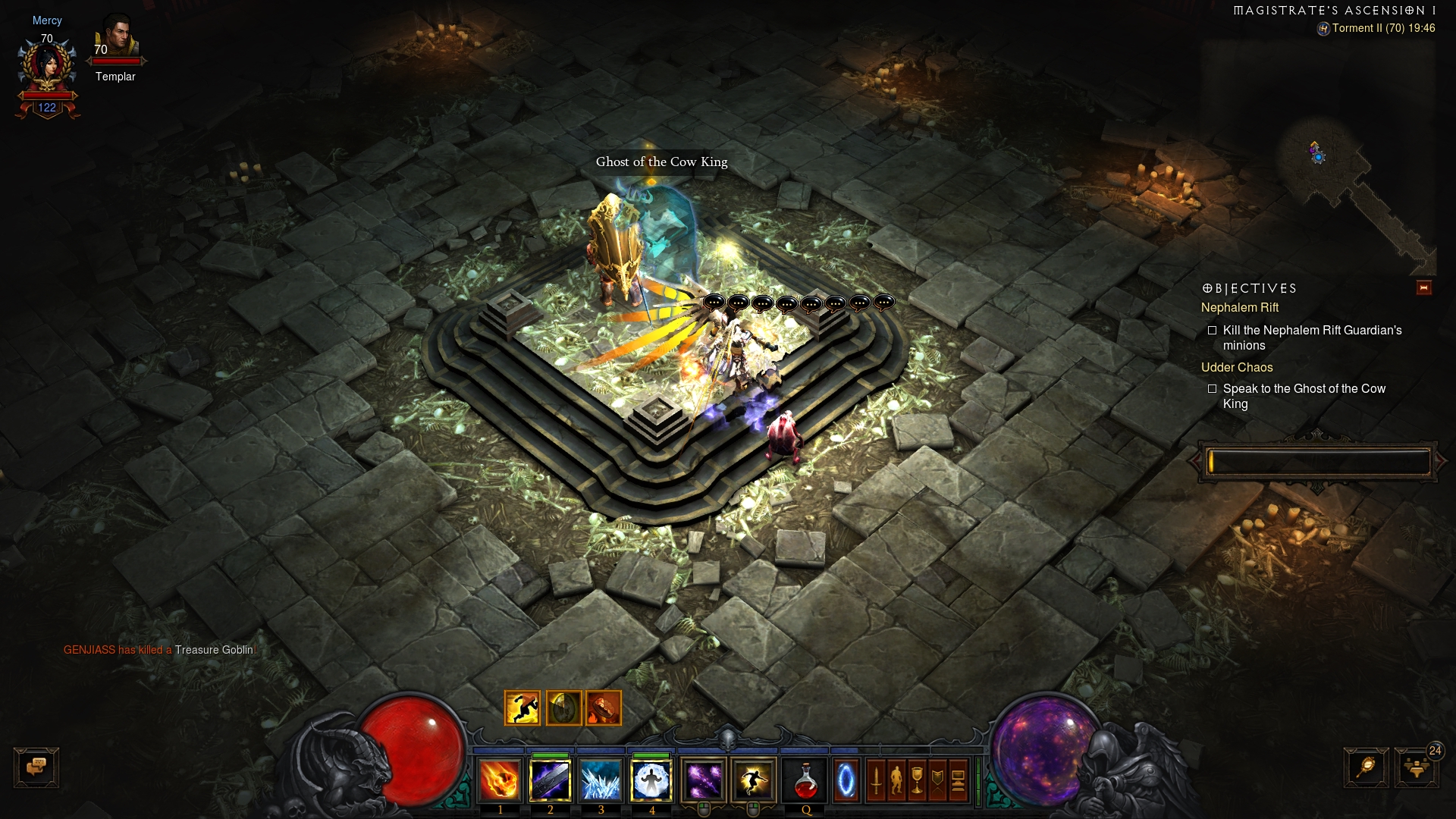
Task: Cast the ice crystal skill in slot 3
Action: 601,780
